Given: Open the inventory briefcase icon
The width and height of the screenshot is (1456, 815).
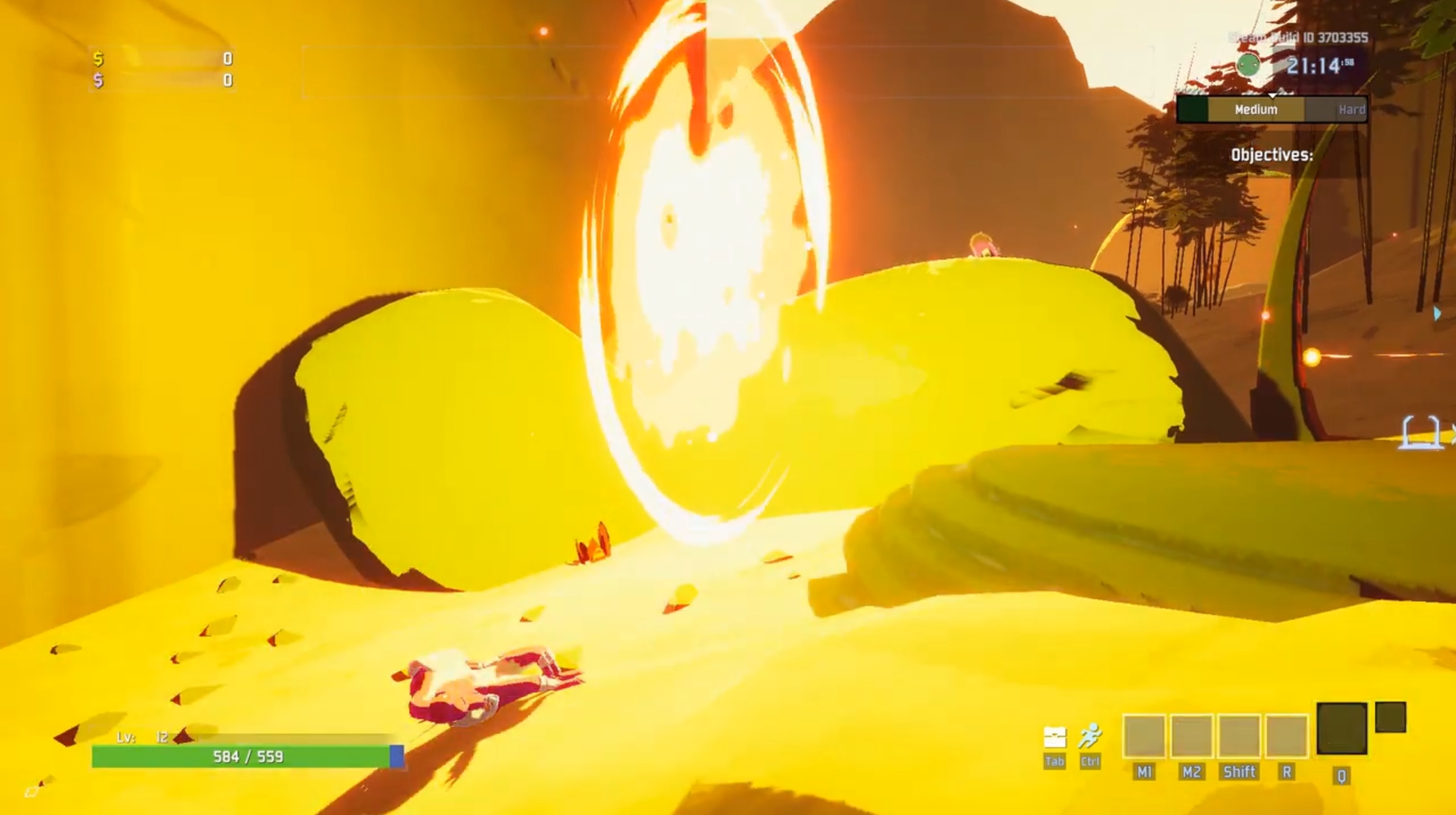Looking at the screenshot, I should click(1054, 738).
